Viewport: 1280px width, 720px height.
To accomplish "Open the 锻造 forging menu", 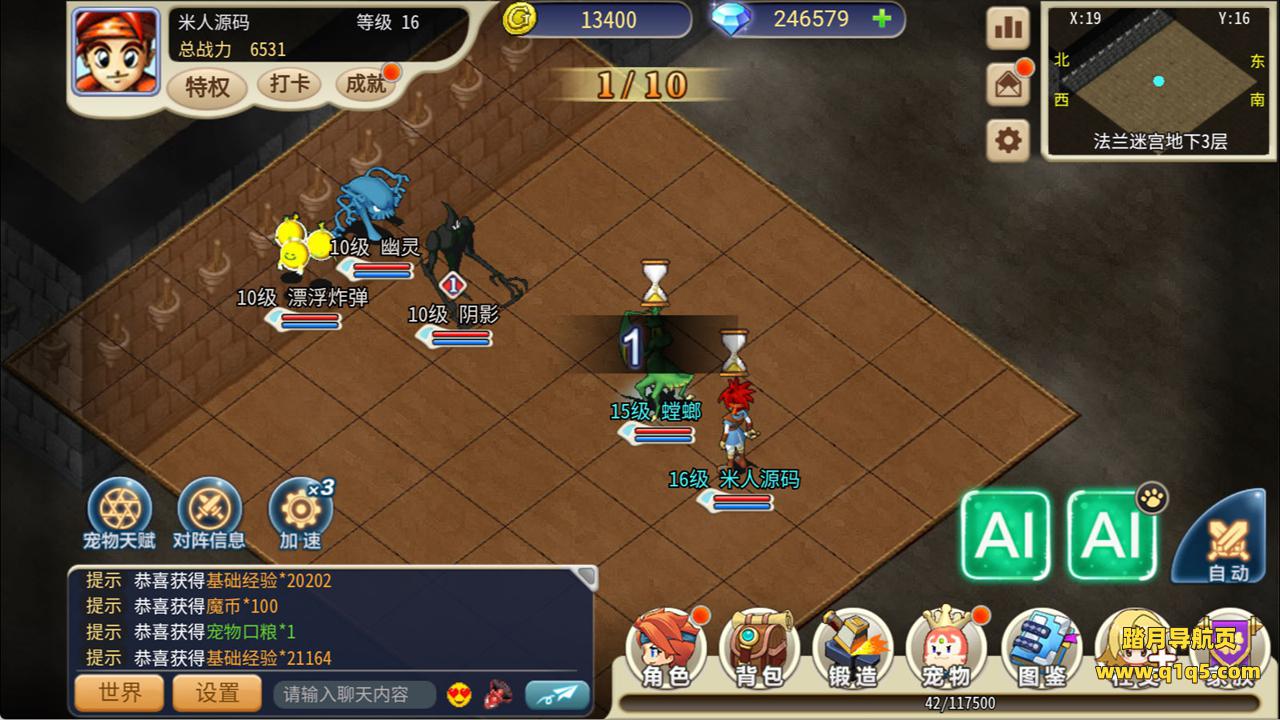I will pos(853,650).
